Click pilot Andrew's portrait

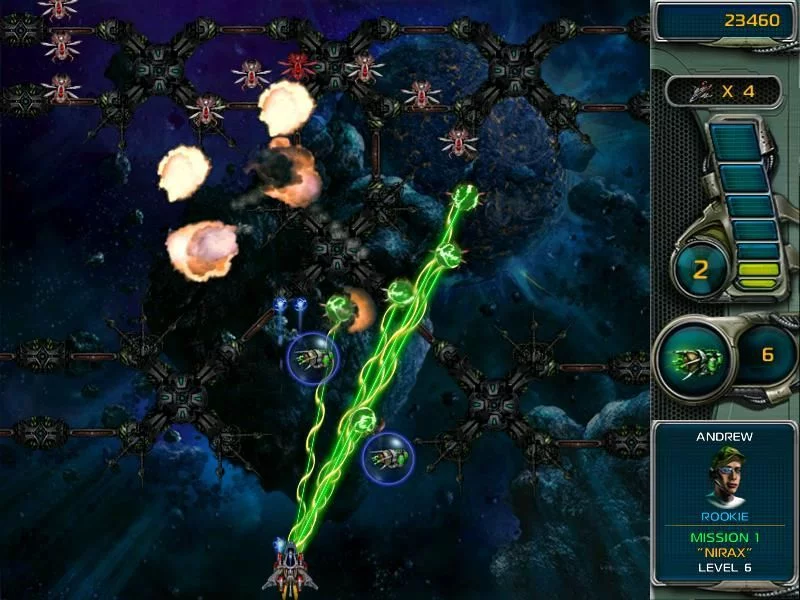[x=725, y=477]
